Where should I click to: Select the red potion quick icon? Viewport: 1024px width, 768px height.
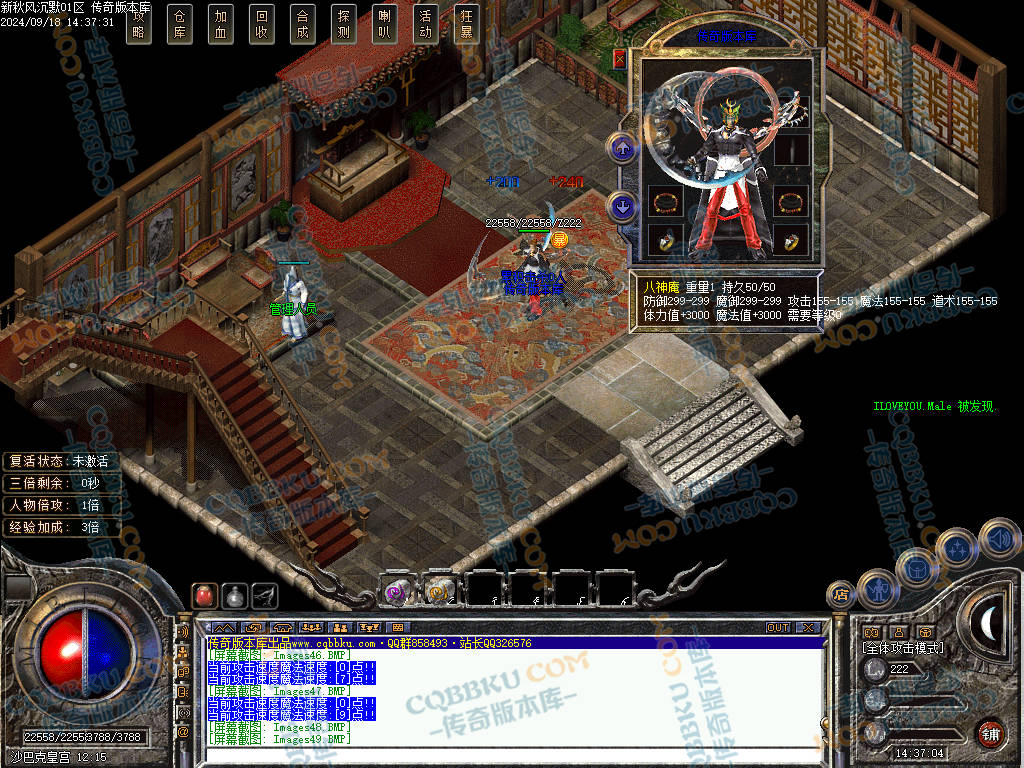coord(204,595)
